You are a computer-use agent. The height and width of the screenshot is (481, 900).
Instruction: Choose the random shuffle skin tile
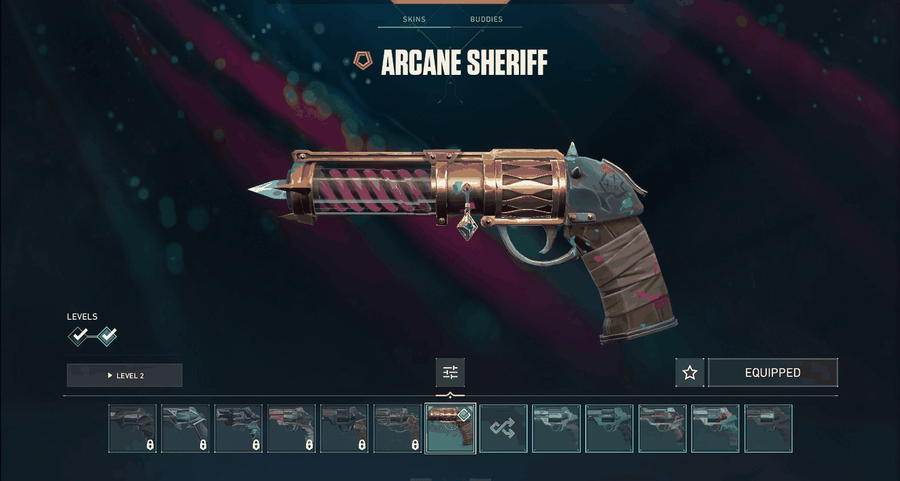[x=503, y=429]
